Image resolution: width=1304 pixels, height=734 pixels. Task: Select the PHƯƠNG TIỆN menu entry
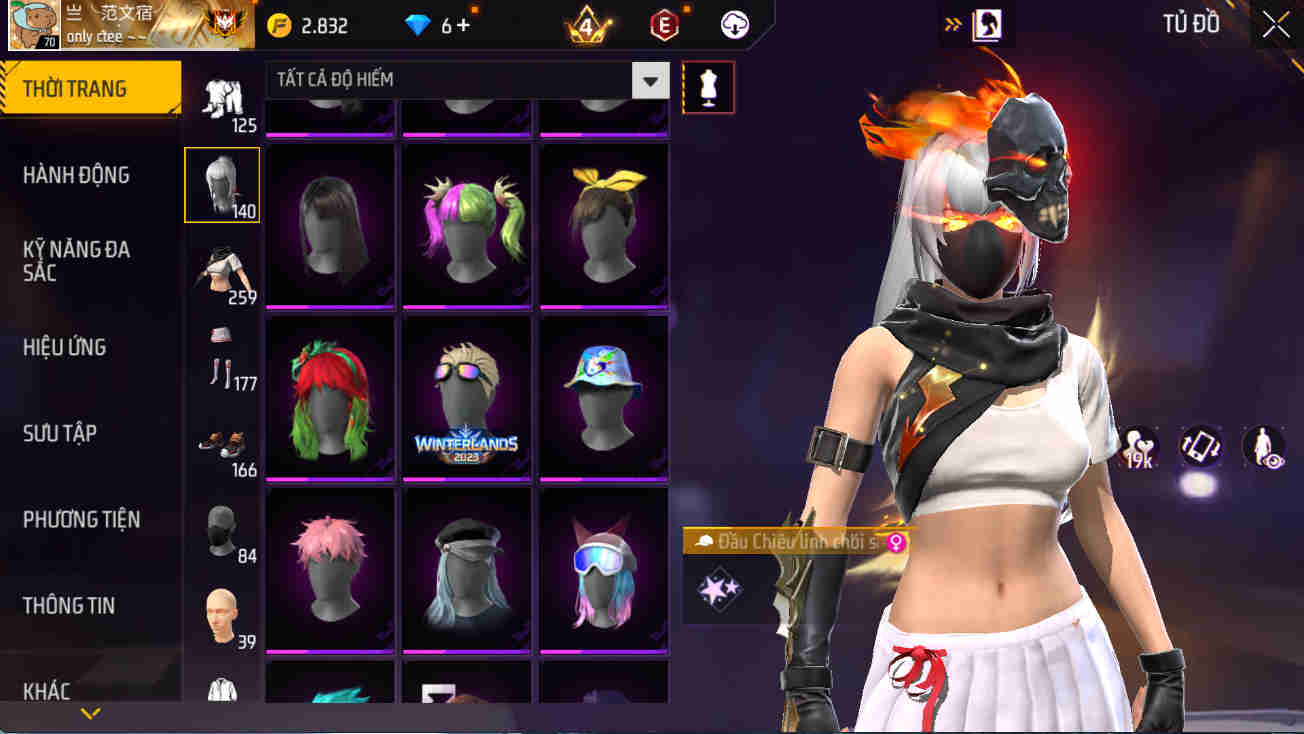(84, 518)
